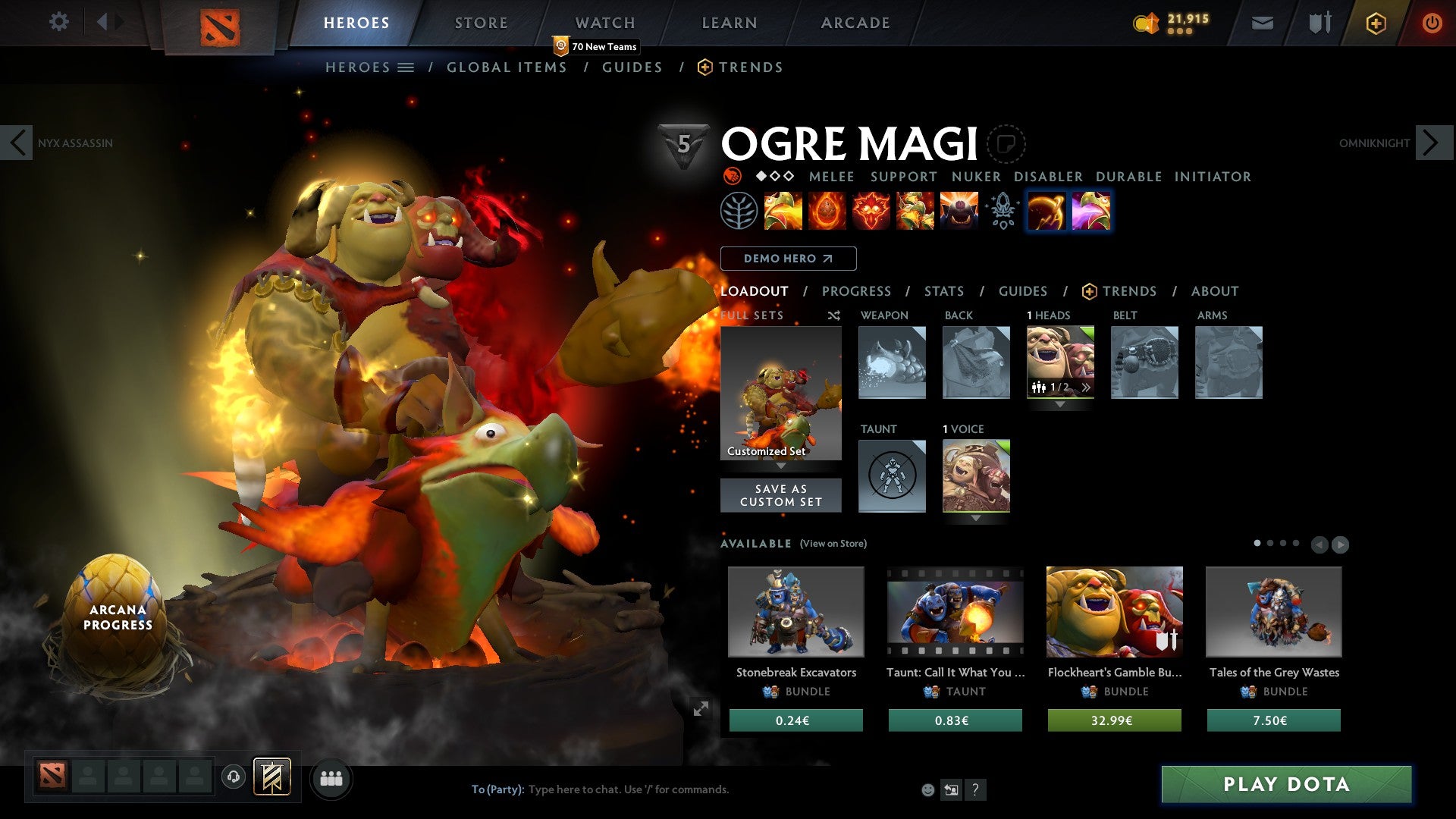This screenshot has width=1456, height=819.
Task: Switch to the Stats tab
Action: 944,291
